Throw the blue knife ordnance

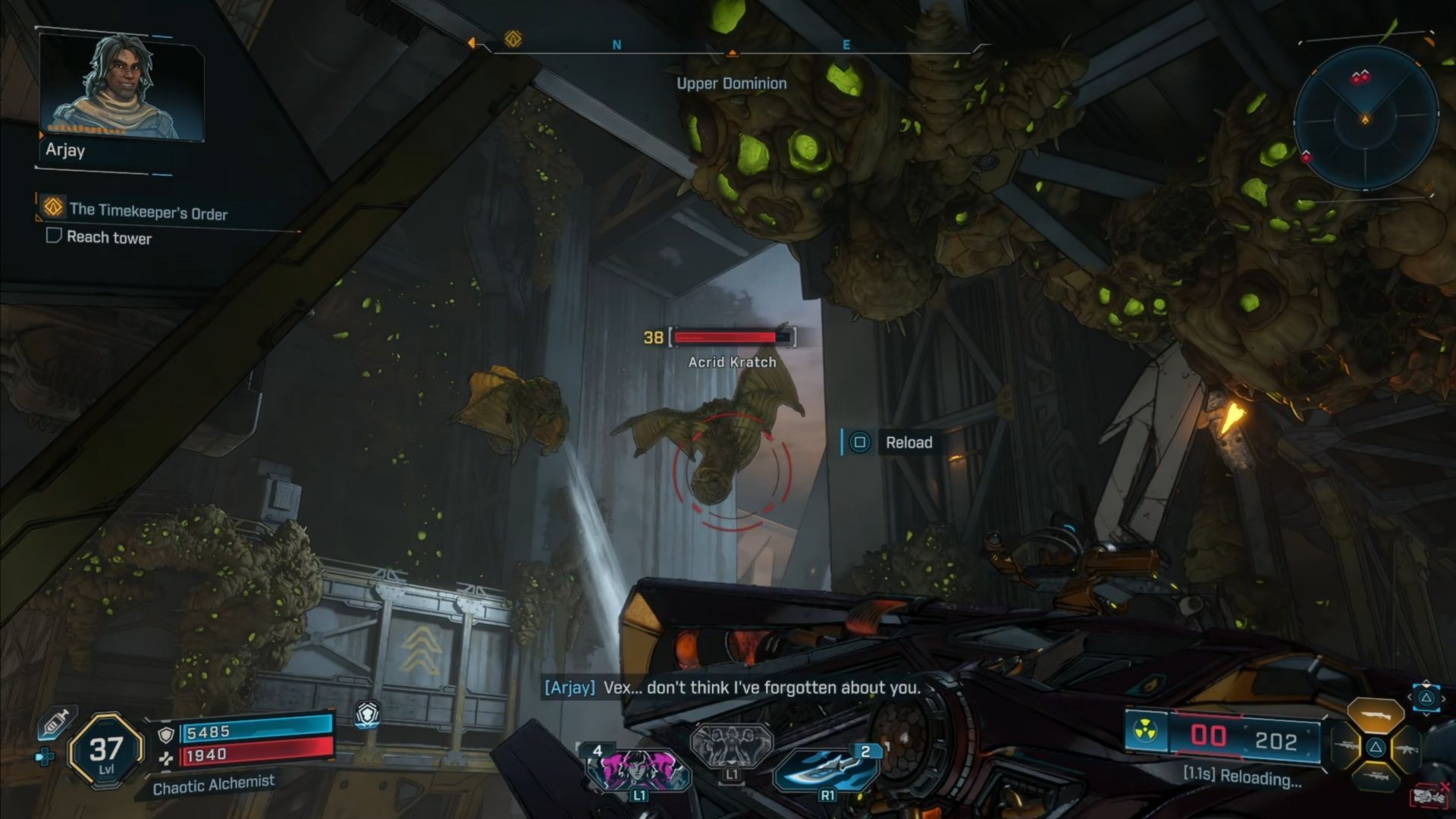826,767
